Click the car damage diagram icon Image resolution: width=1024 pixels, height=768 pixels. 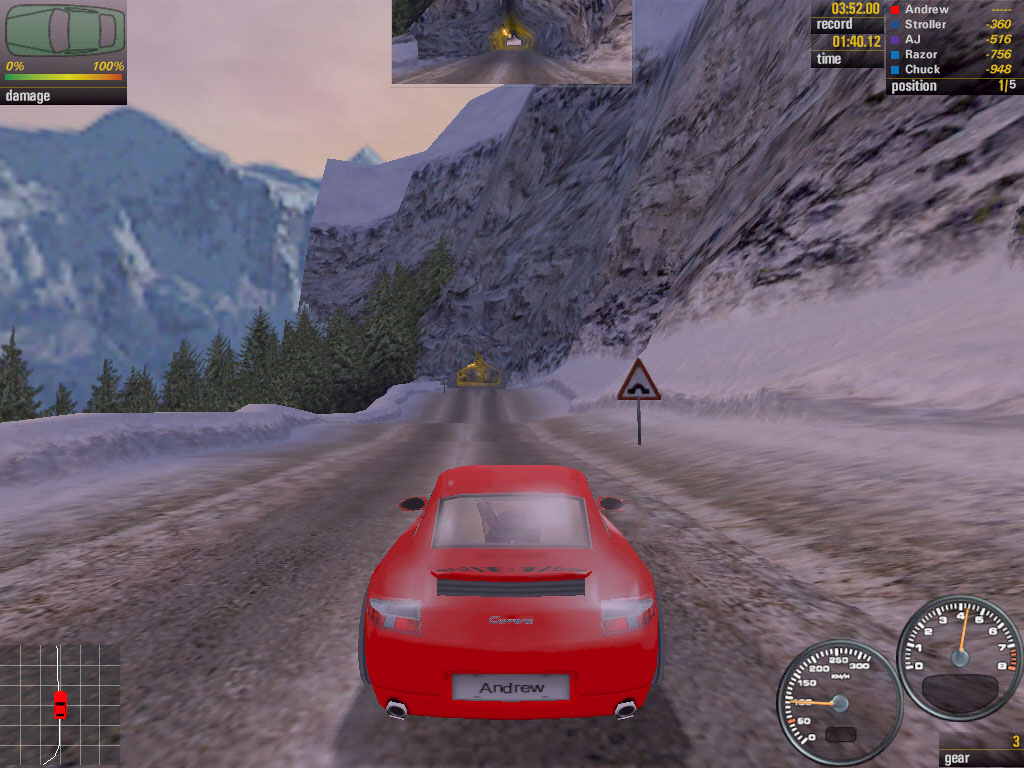pyautogui.click(x=64, y=31)
